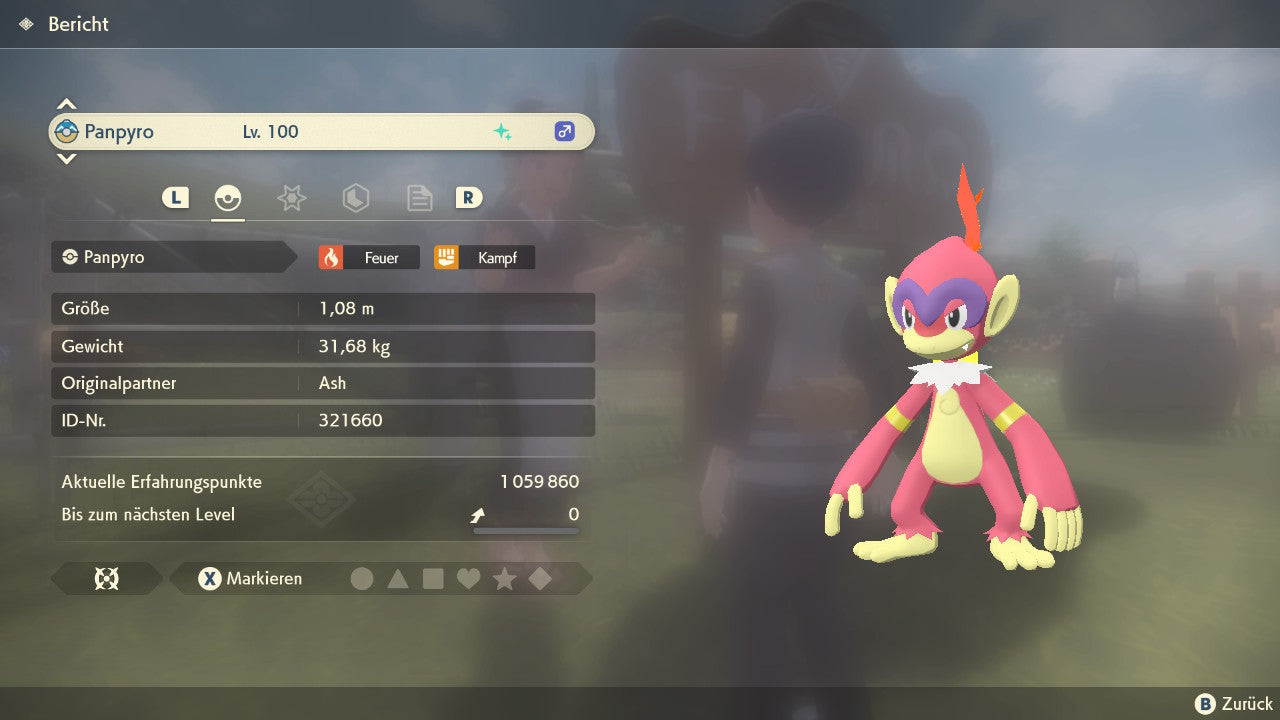Click the Markieren button
1280x720 pixels.
[x=250, y=579]
